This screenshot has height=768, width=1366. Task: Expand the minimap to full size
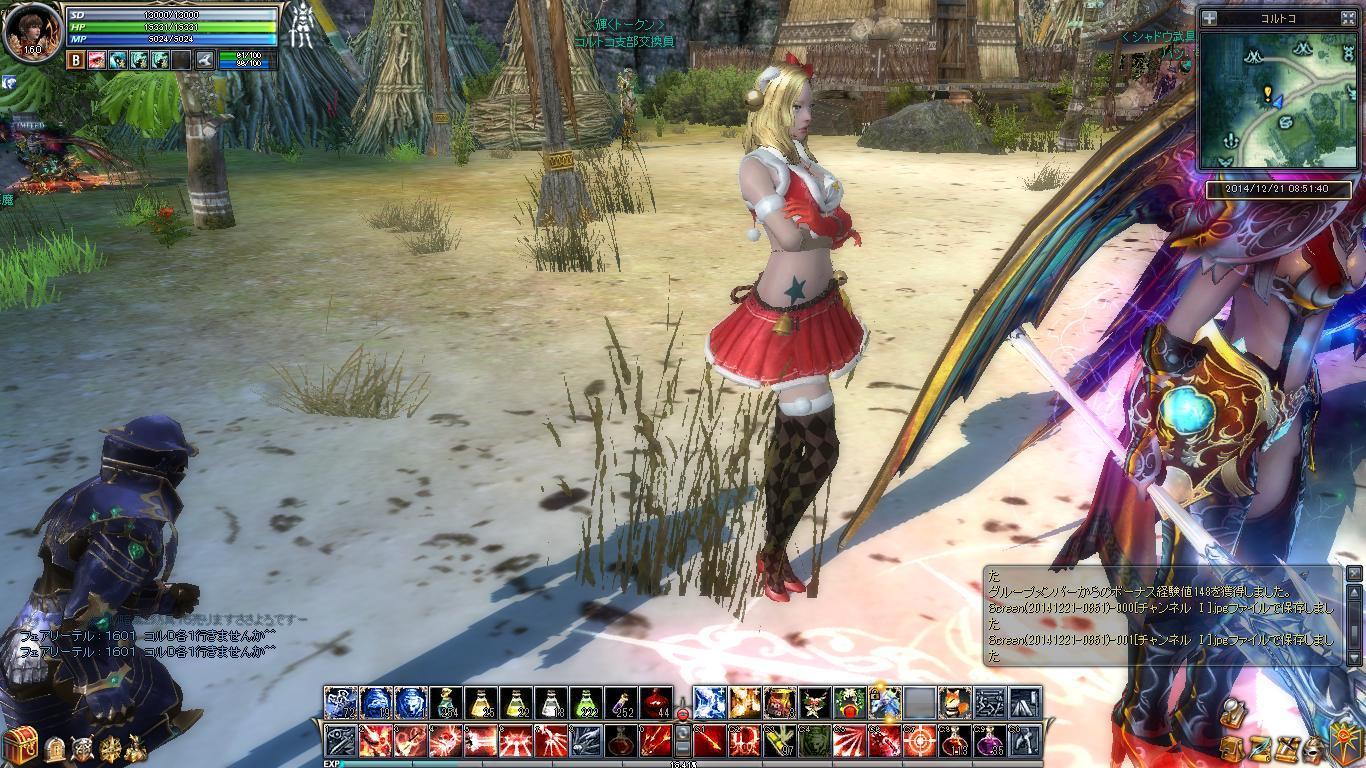coord(1348,18)
